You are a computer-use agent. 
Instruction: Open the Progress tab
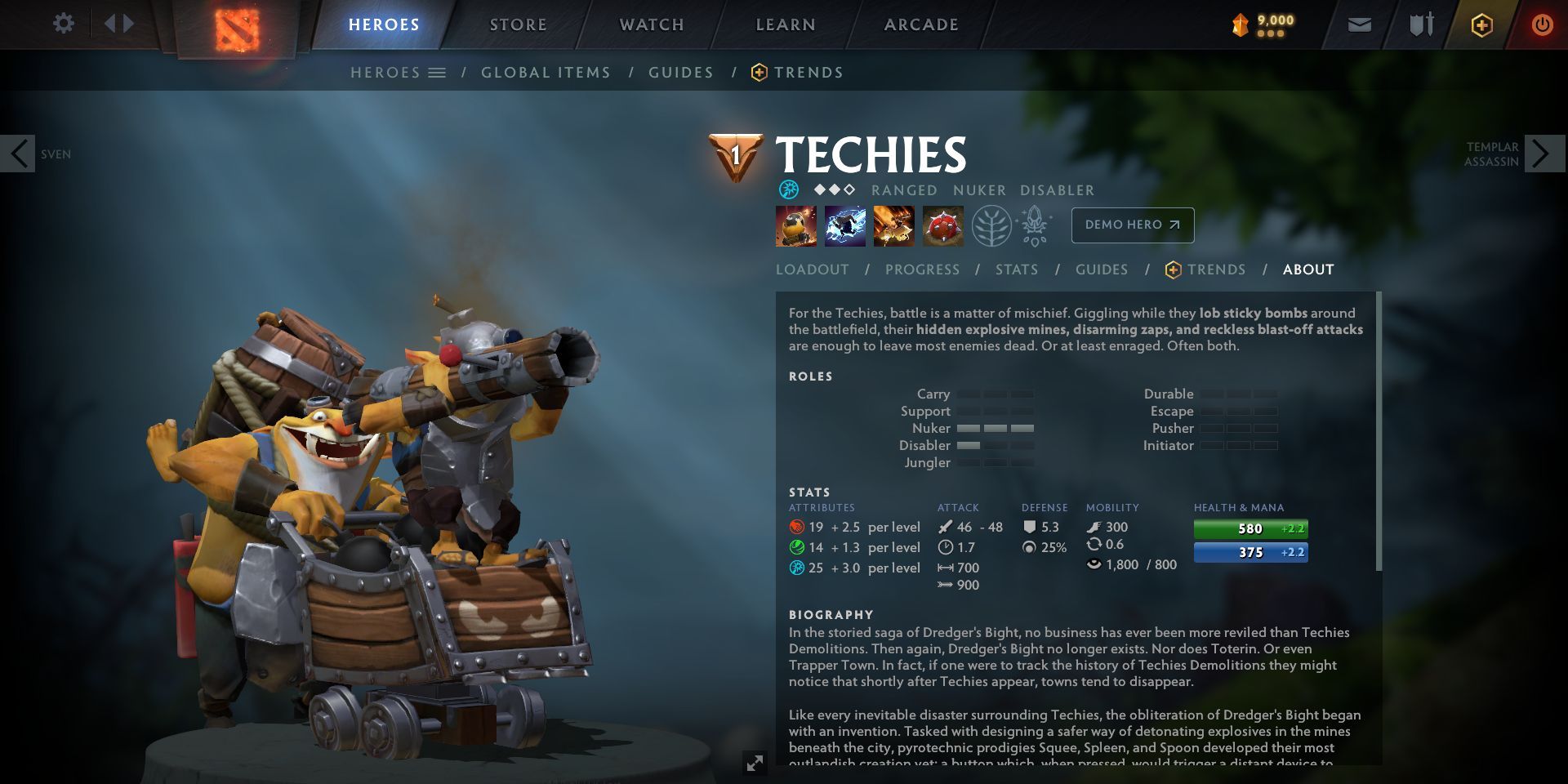(x=922, y=269)
